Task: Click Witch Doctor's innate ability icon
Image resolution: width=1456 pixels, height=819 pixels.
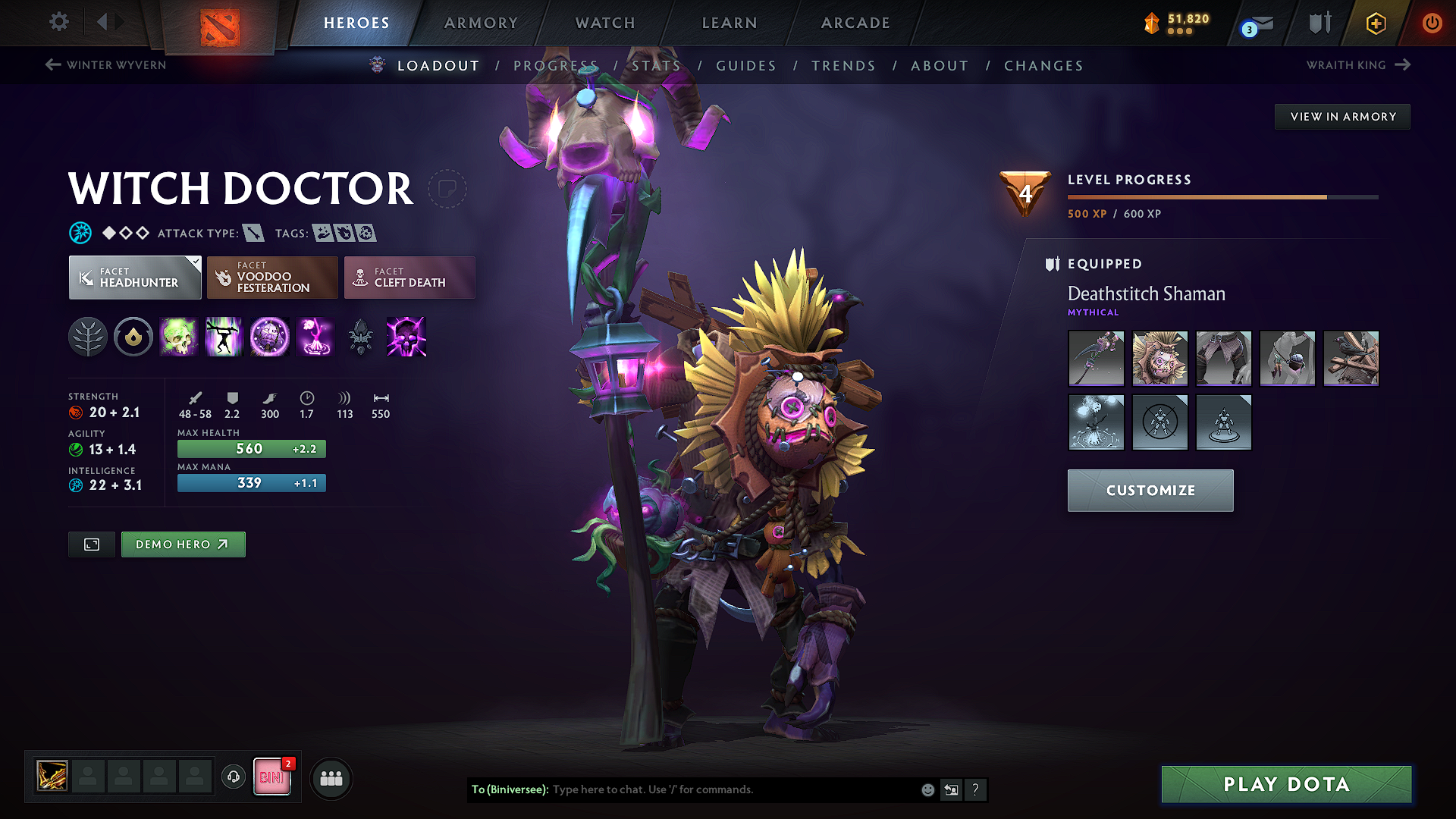Action: 87,337
